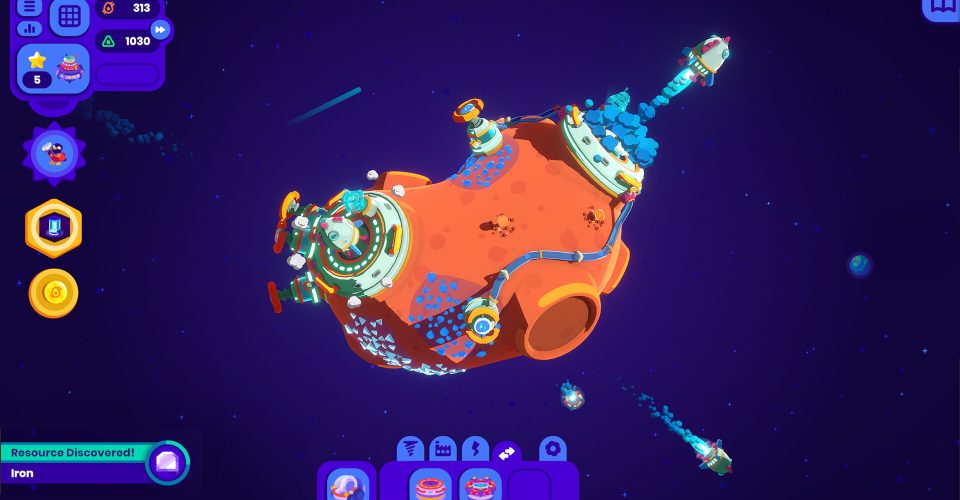Open the bar chart statistics button
This screenshot has width=960, height=500.
point(30,28)
